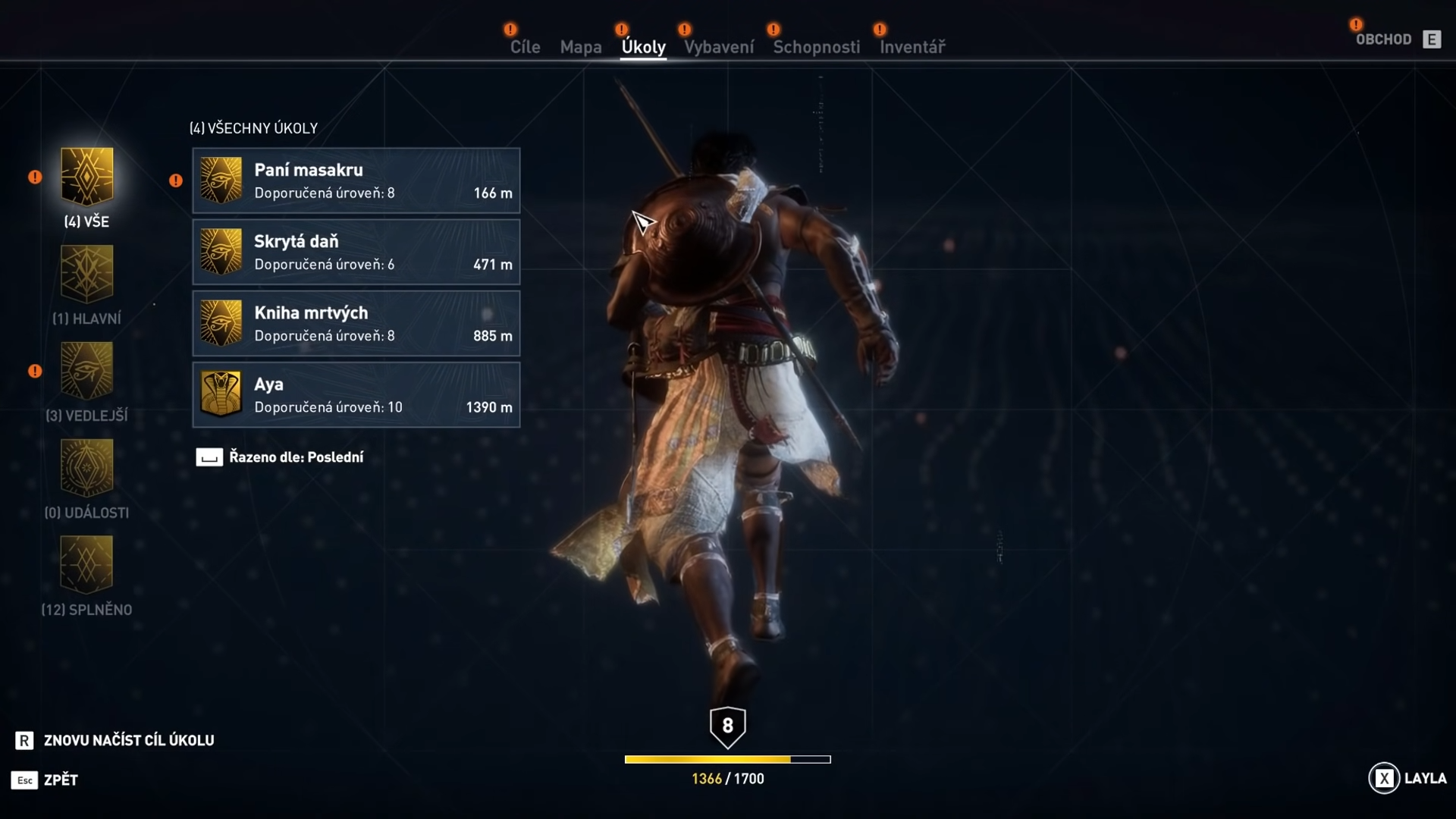1456x819 pixels.
Task: Click the cobra icon beside the Aya quest
Action: point(221,394)
